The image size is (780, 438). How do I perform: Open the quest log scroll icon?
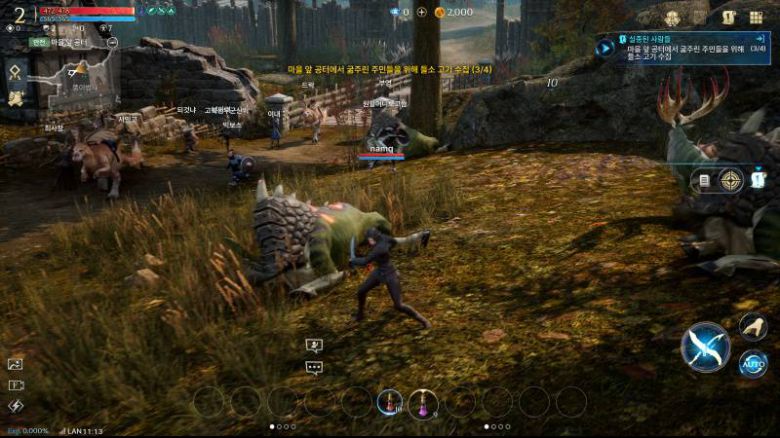703,180
